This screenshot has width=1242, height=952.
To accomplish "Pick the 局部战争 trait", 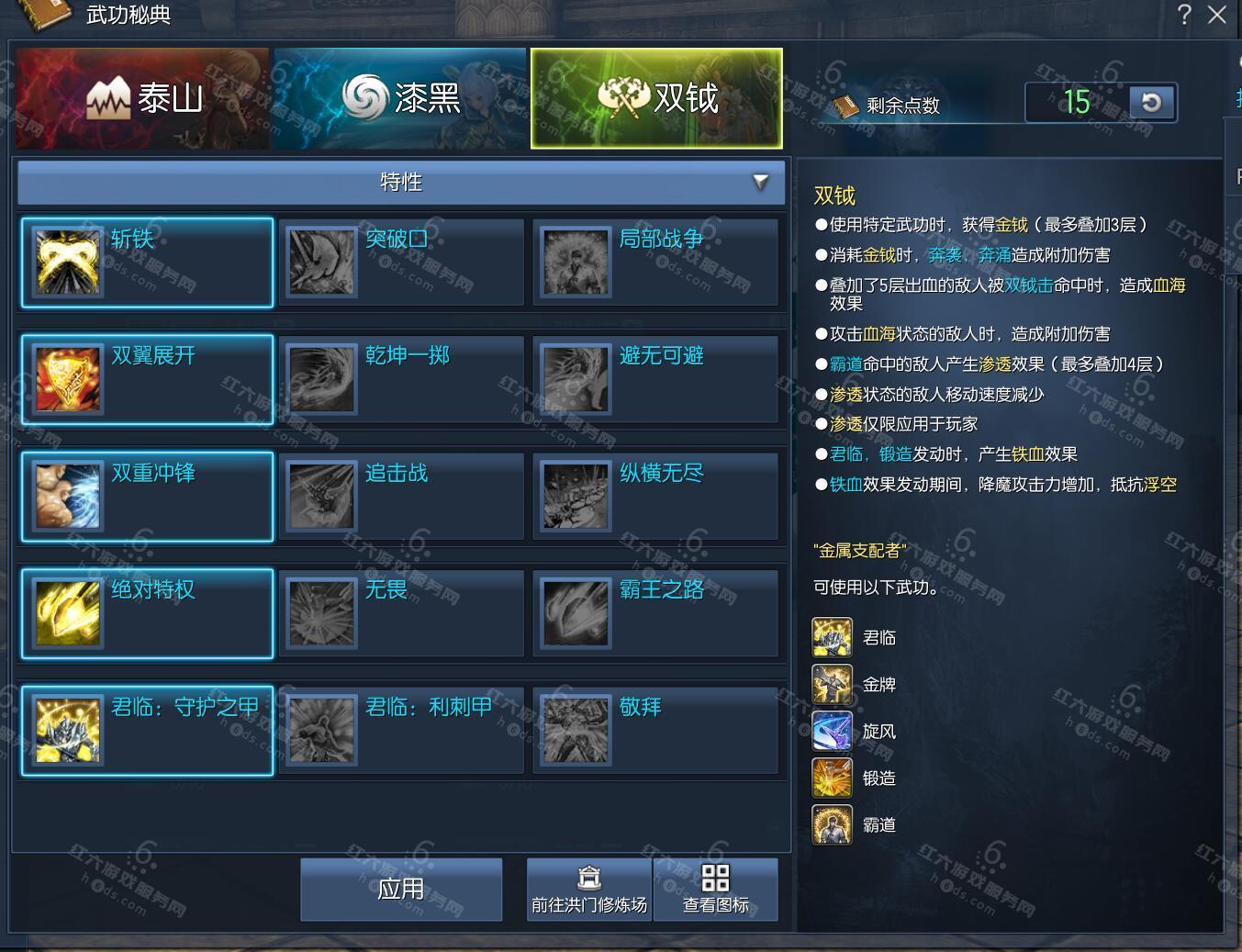I will (x=655, y=263).
